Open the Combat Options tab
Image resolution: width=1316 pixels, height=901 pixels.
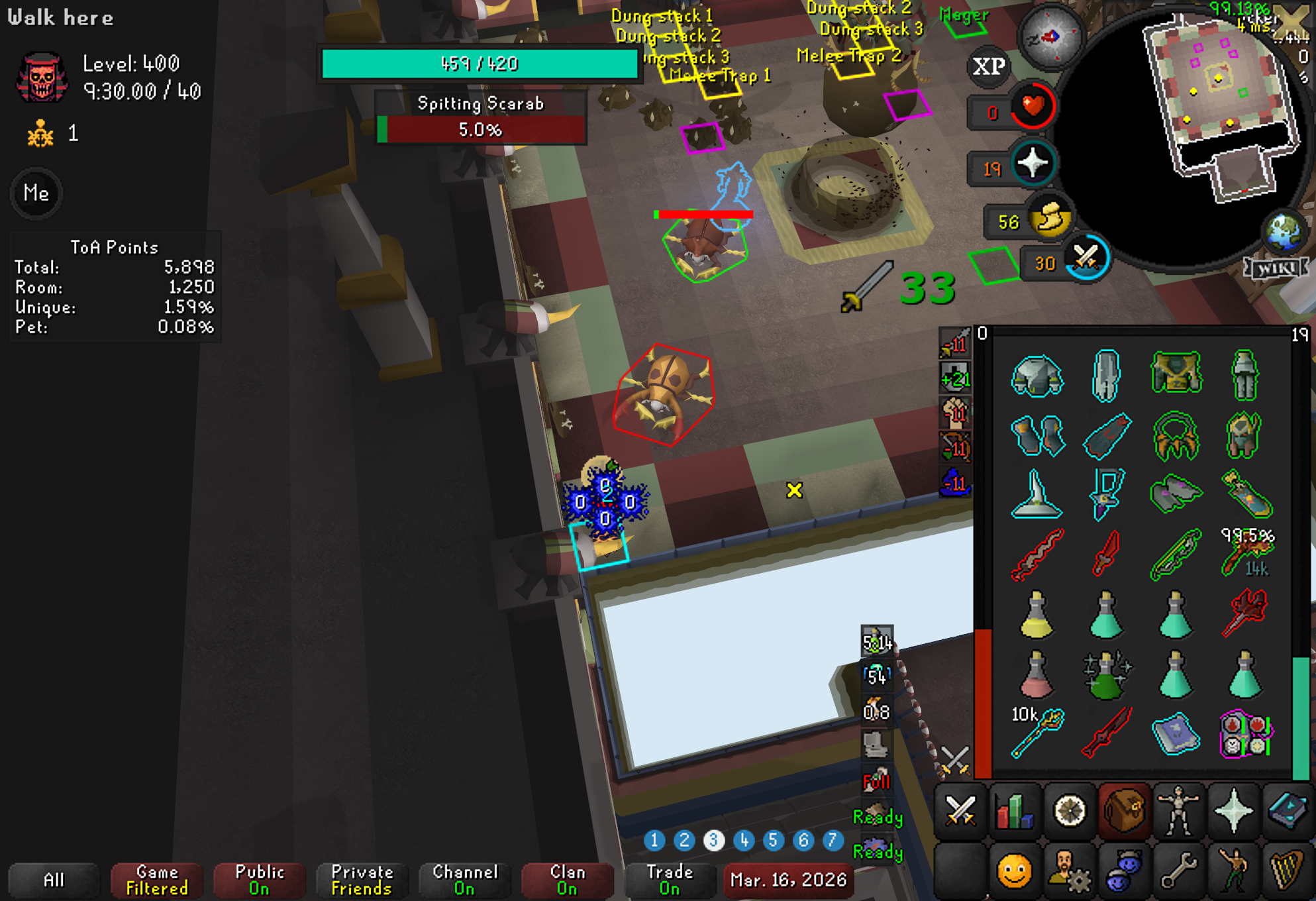tap(960, 810)
